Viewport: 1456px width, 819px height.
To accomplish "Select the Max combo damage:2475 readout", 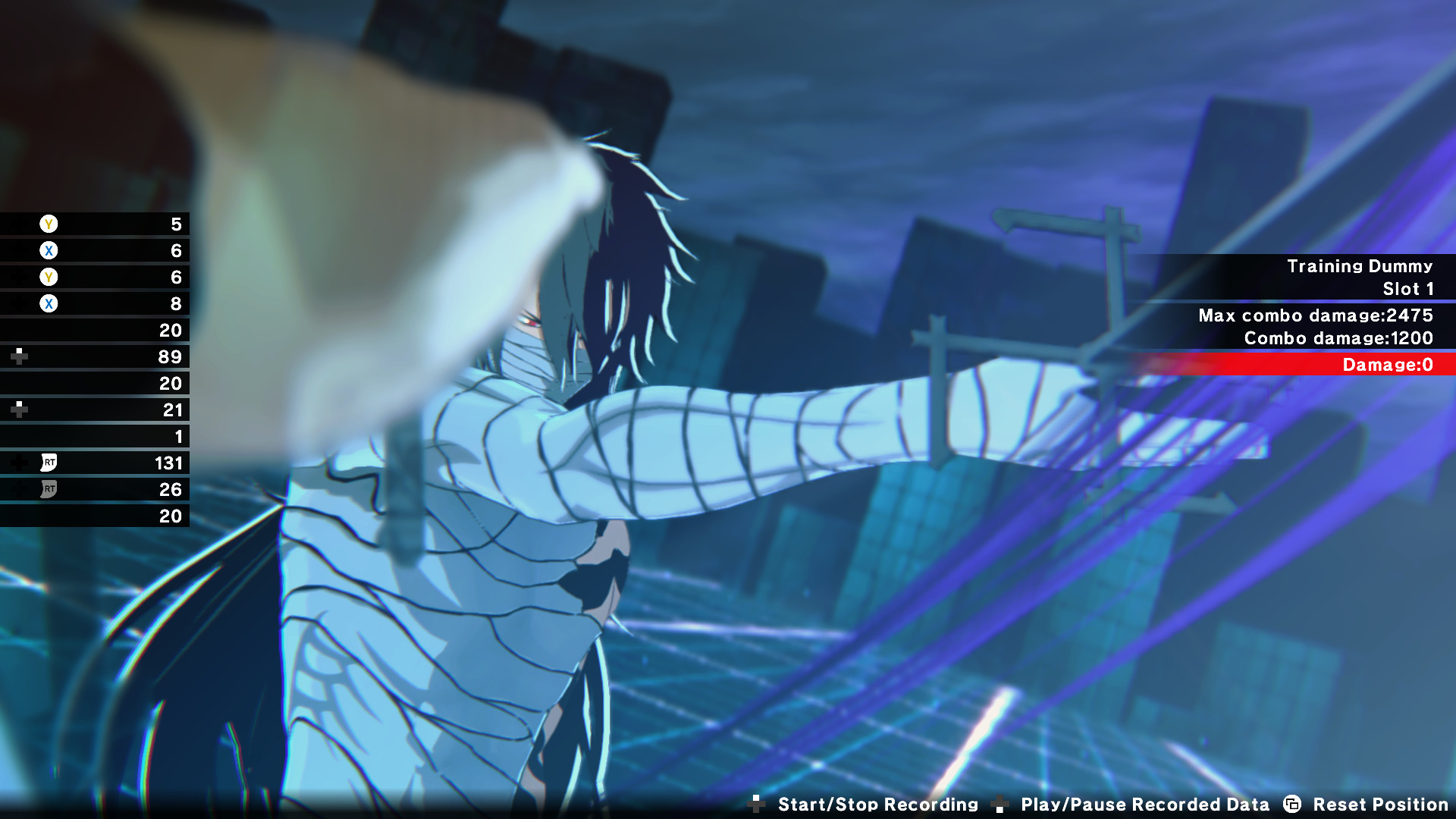I will (x=1316, y=316).
